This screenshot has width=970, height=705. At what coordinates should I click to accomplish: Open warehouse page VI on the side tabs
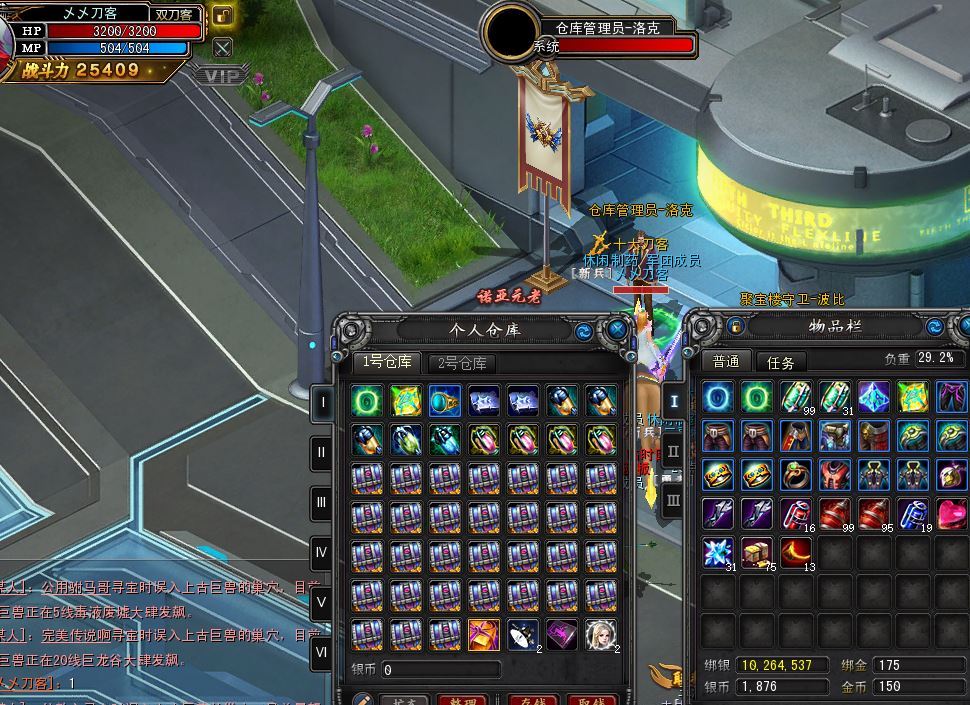coord(322,655)
